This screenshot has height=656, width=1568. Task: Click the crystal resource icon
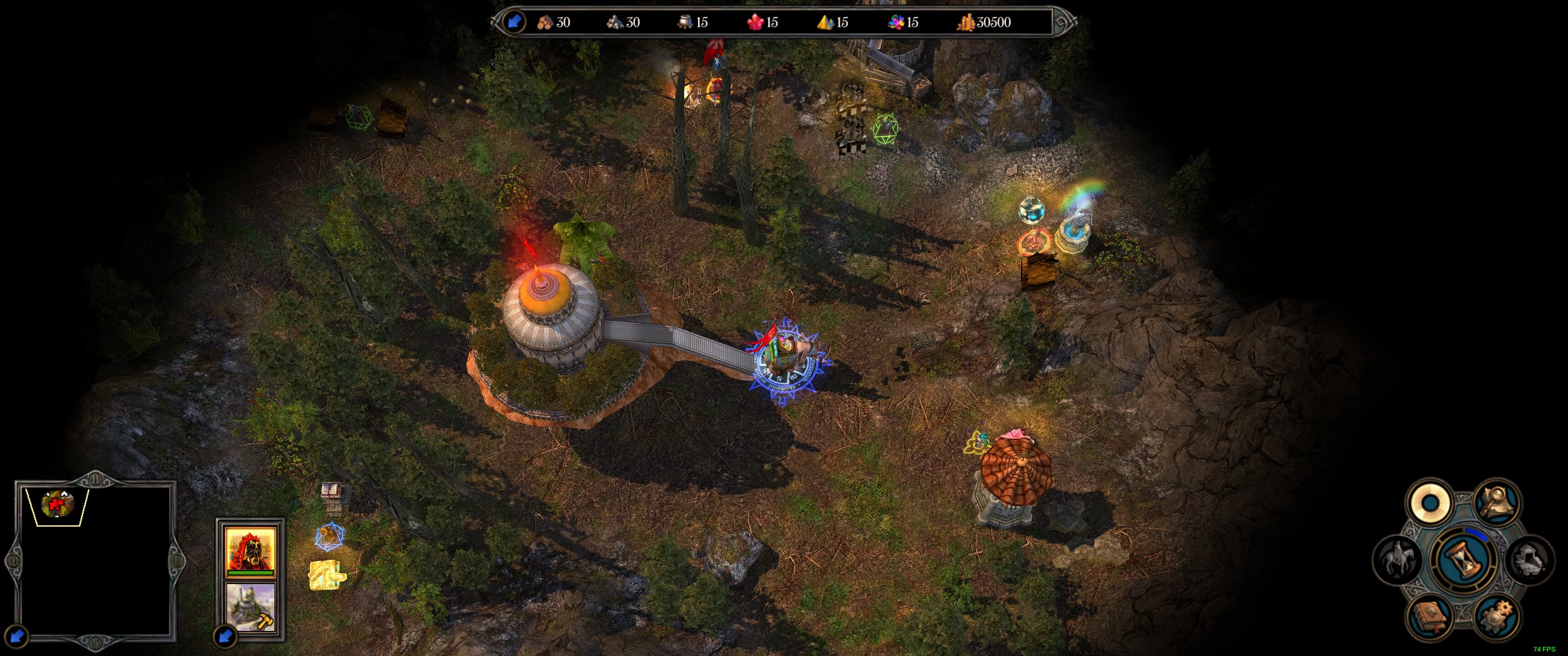(x=757, y=22)
